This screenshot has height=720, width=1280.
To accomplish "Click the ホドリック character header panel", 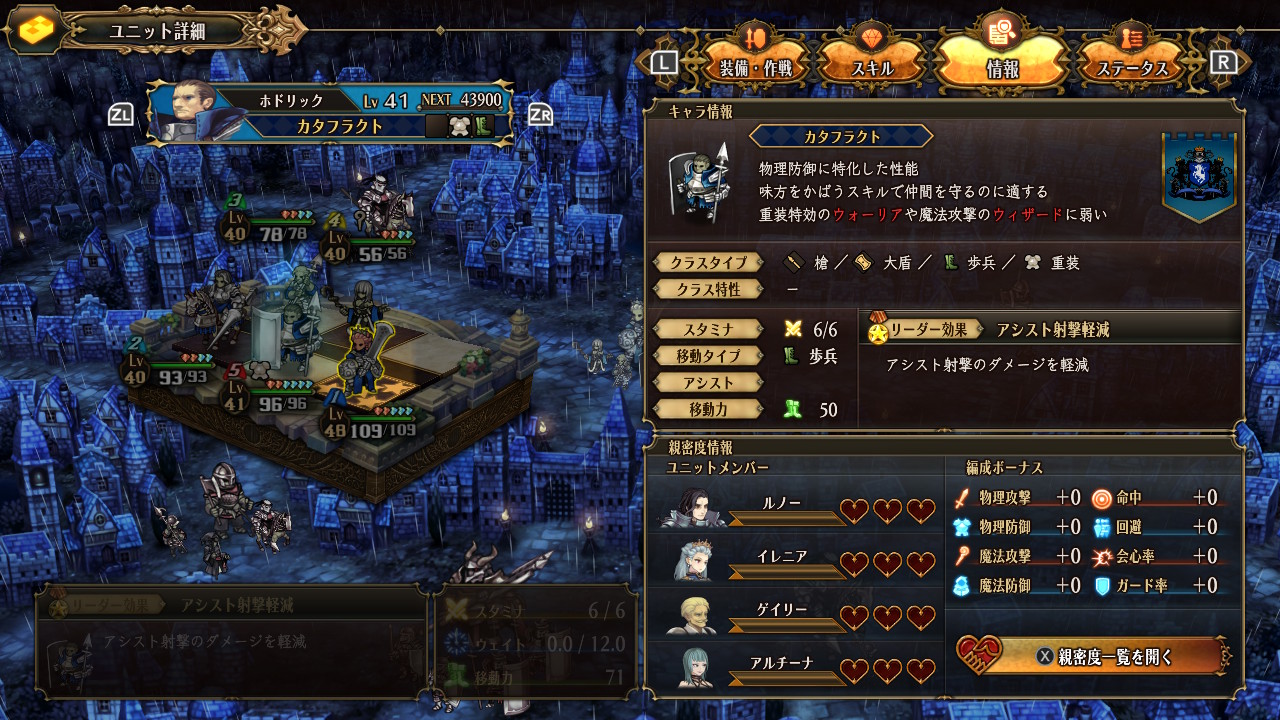I will pos(330,112).
